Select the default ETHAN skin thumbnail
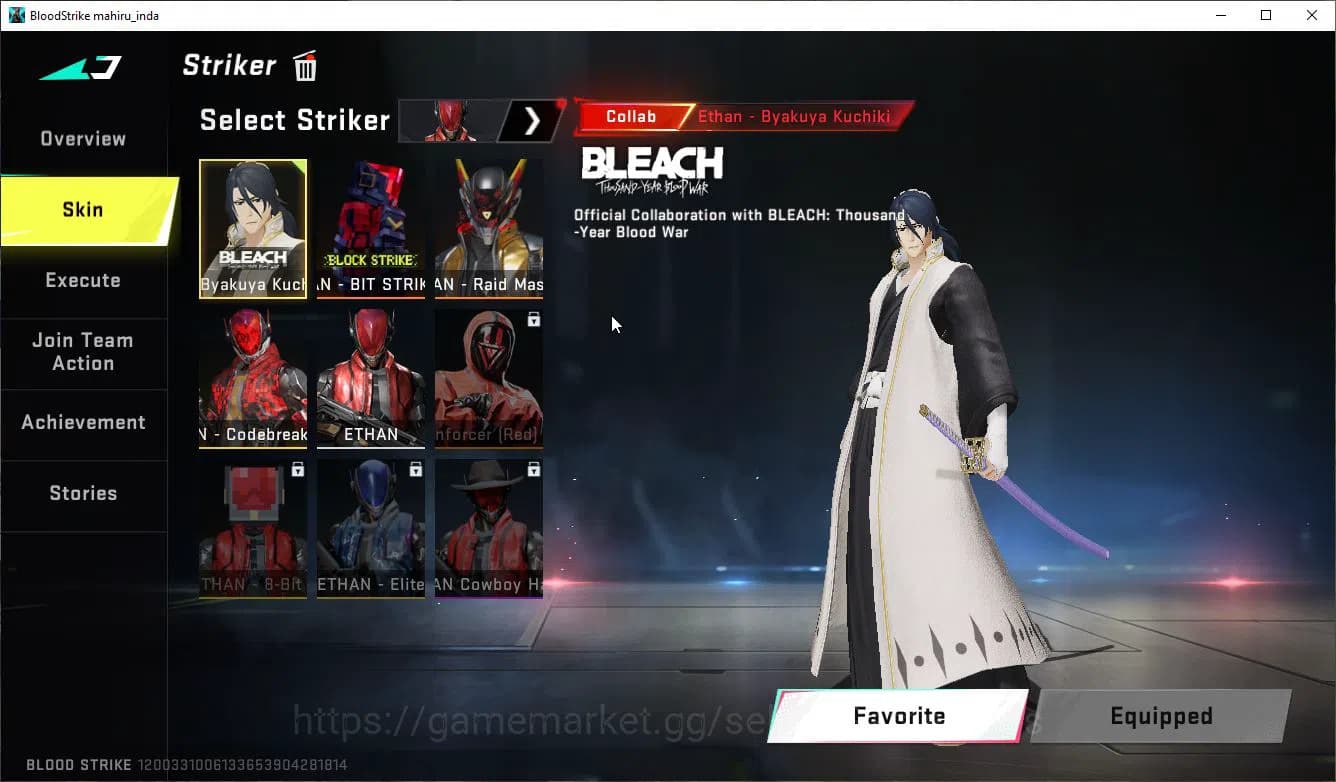This screenshot has width=1336, height=782. point(371,378)
